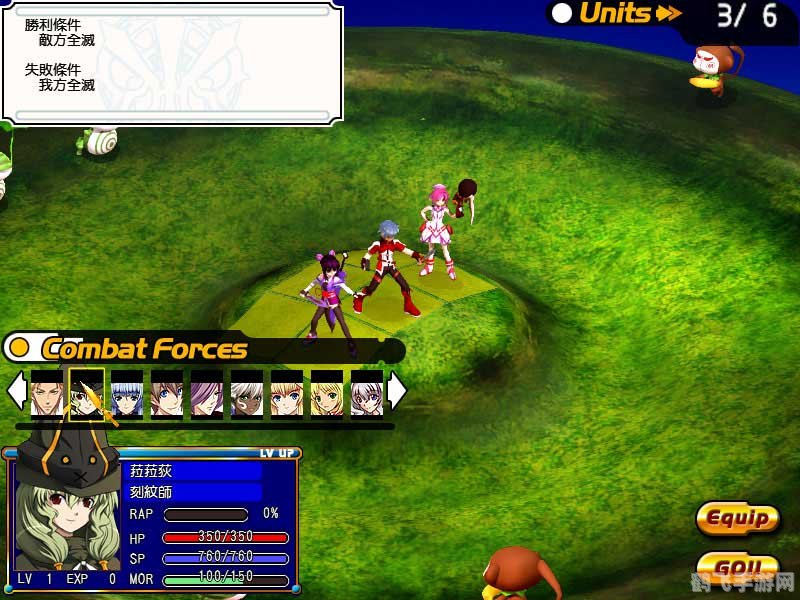Select the silver-haired portrait beside the right arrow
Viewport: 800px width, 600px height.
366,392
